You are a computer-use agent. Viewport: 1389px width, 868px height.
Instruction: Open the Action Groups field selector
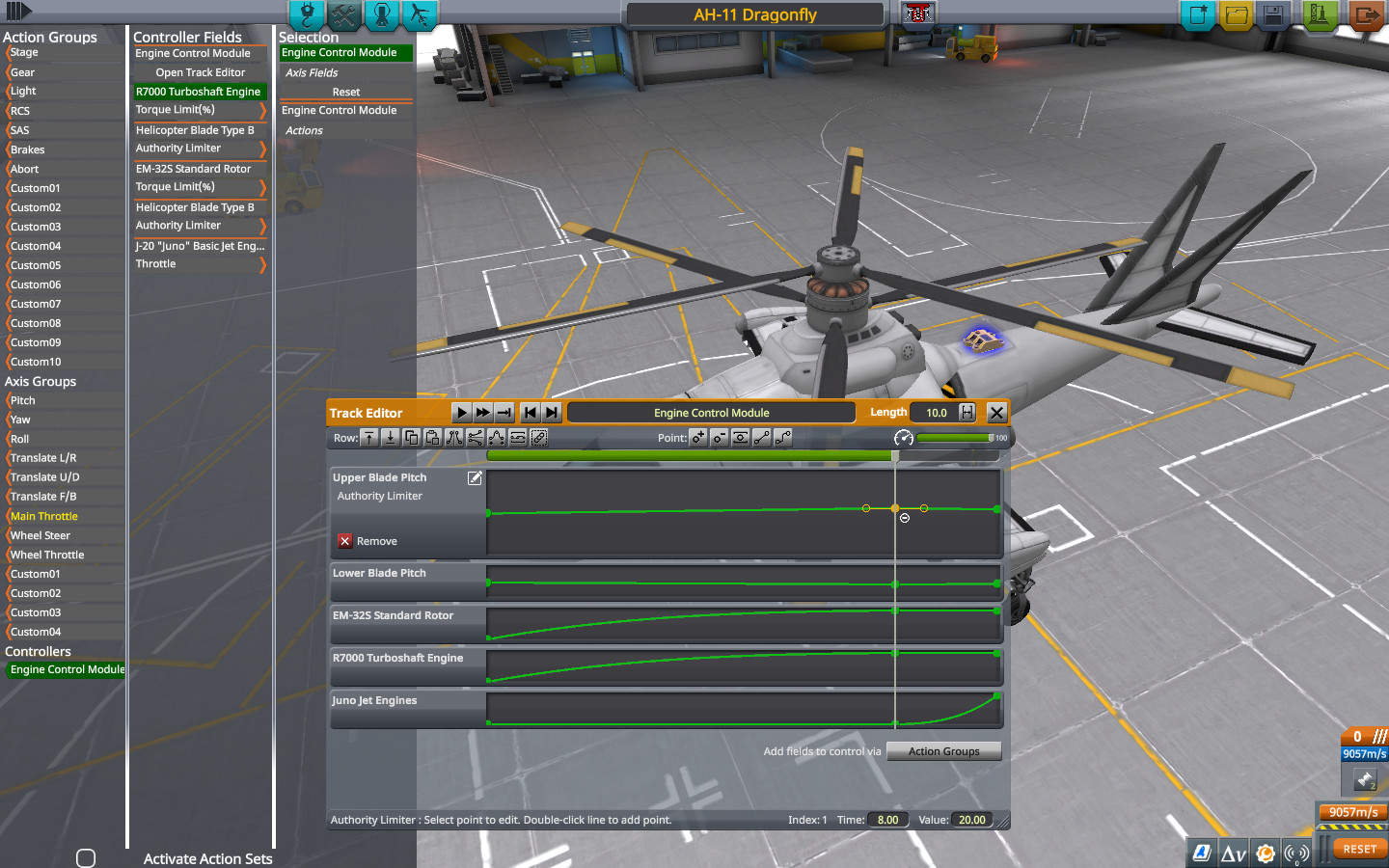(944, 751)
